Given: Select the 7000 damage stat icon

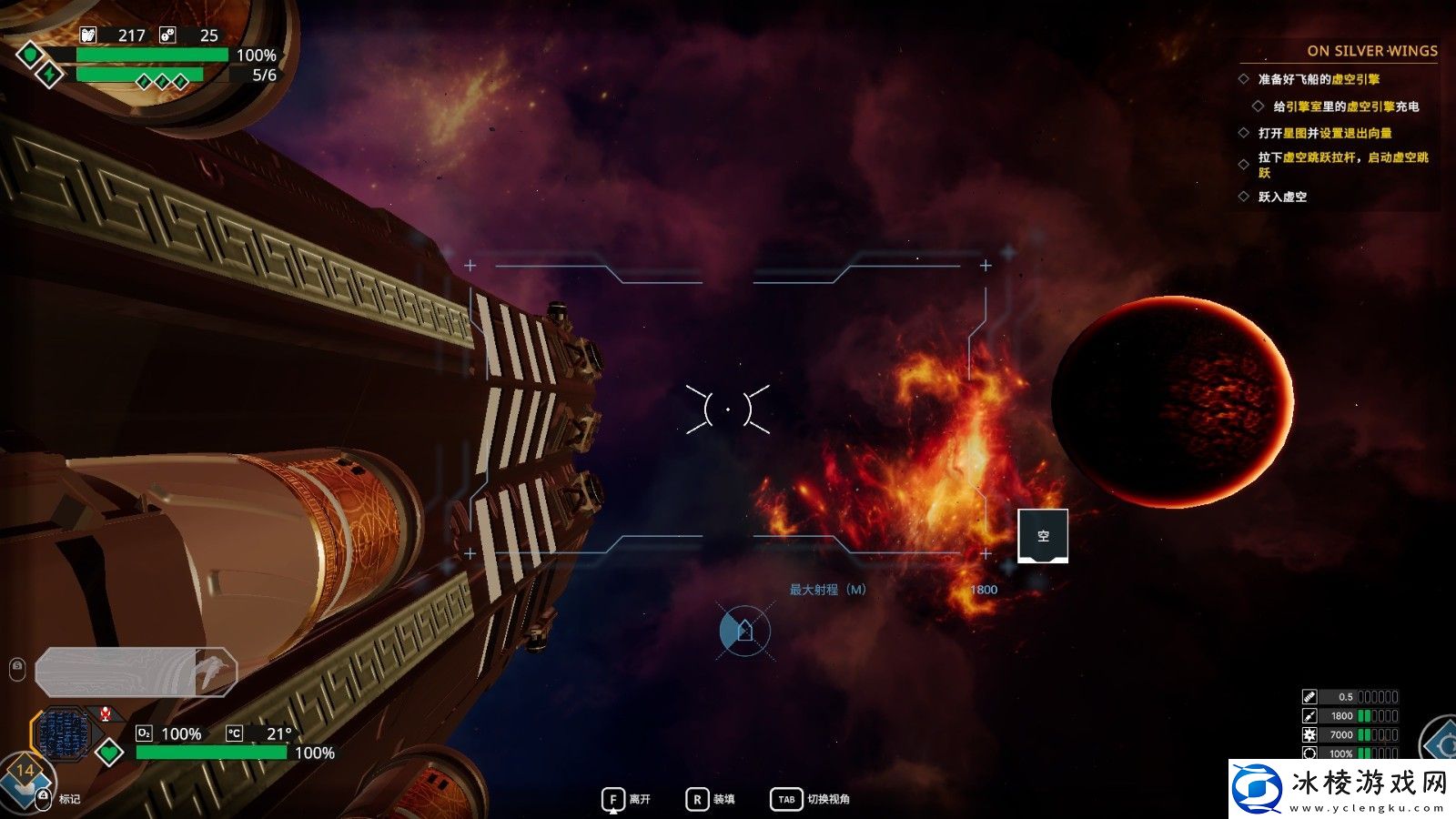Looking at the screenshot, I should [1309, 735].
